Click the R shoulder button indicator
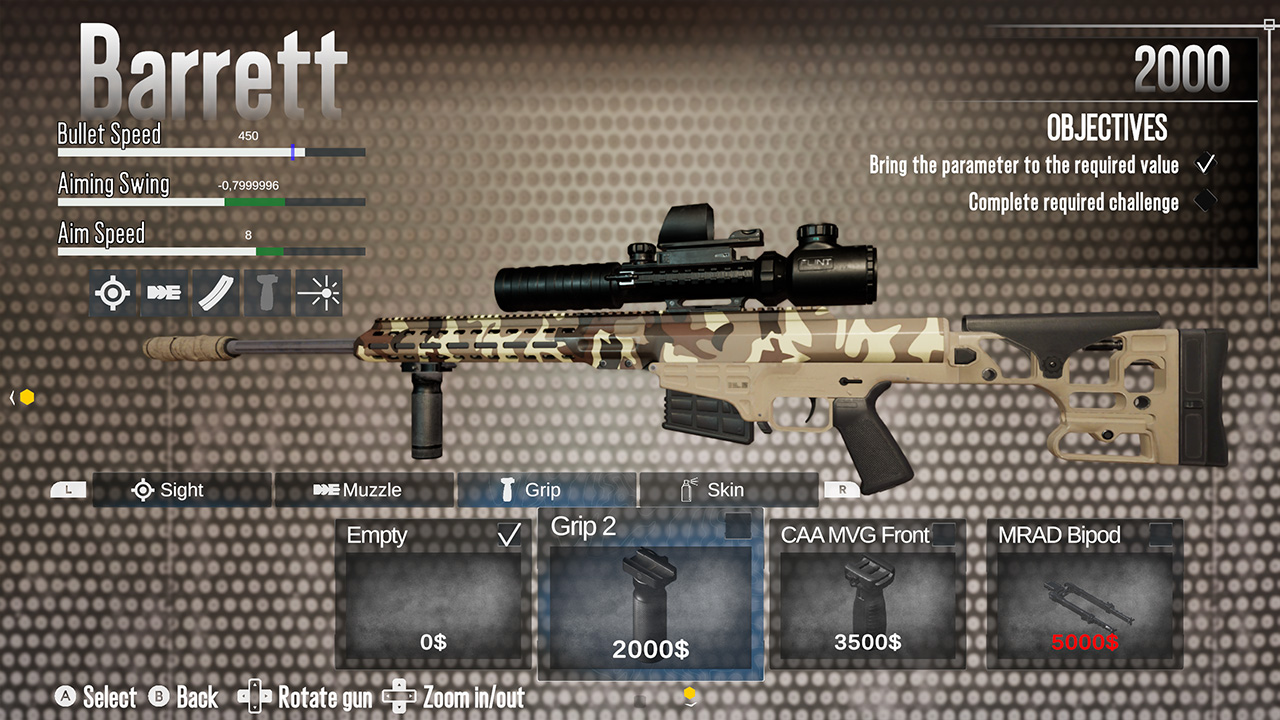The width and height of the screenshot is (1280, 720). click(x=842, y=490)
